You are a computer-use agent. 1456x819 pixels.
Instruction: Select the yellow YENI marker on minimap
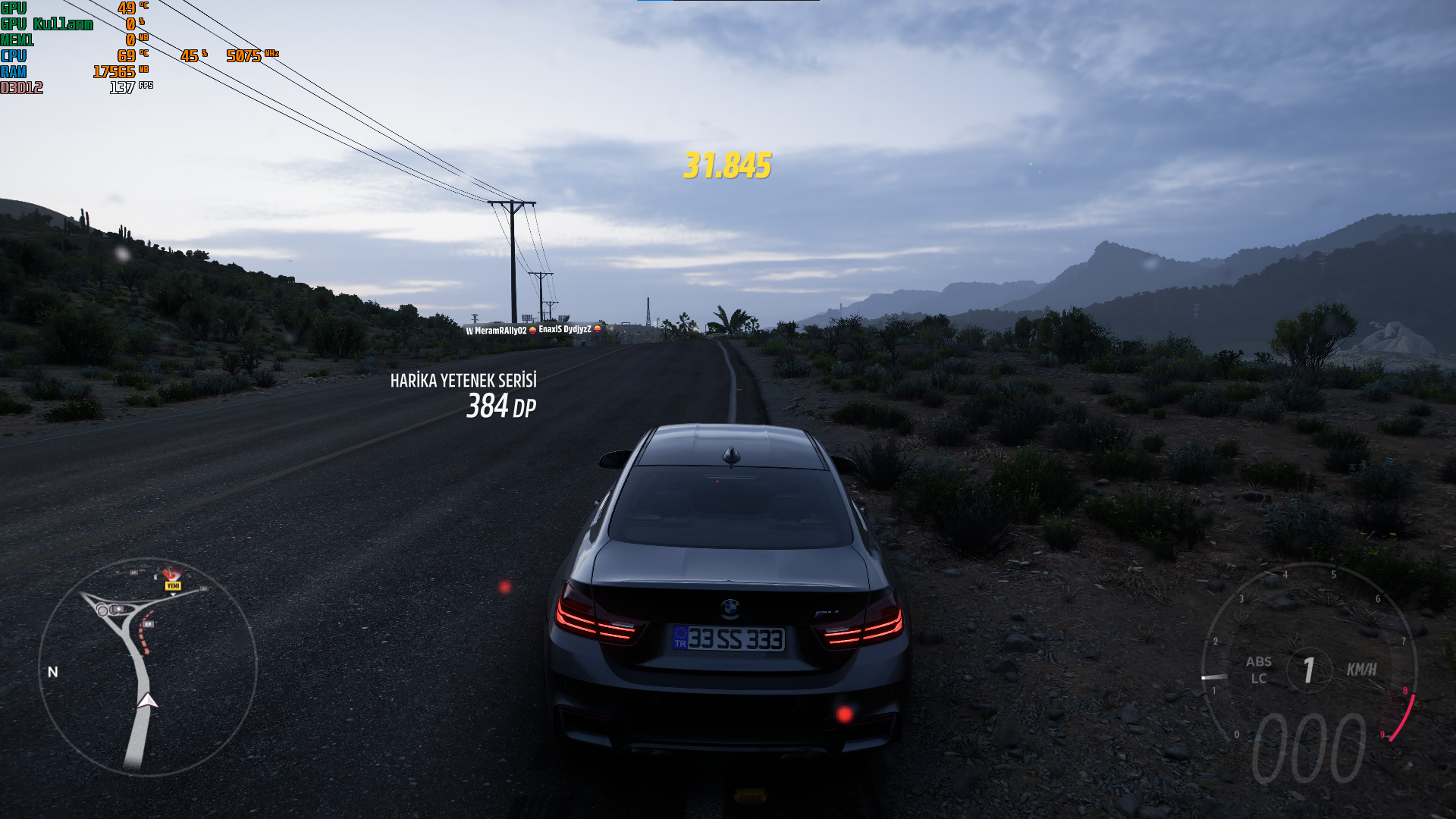pos(173,585)
